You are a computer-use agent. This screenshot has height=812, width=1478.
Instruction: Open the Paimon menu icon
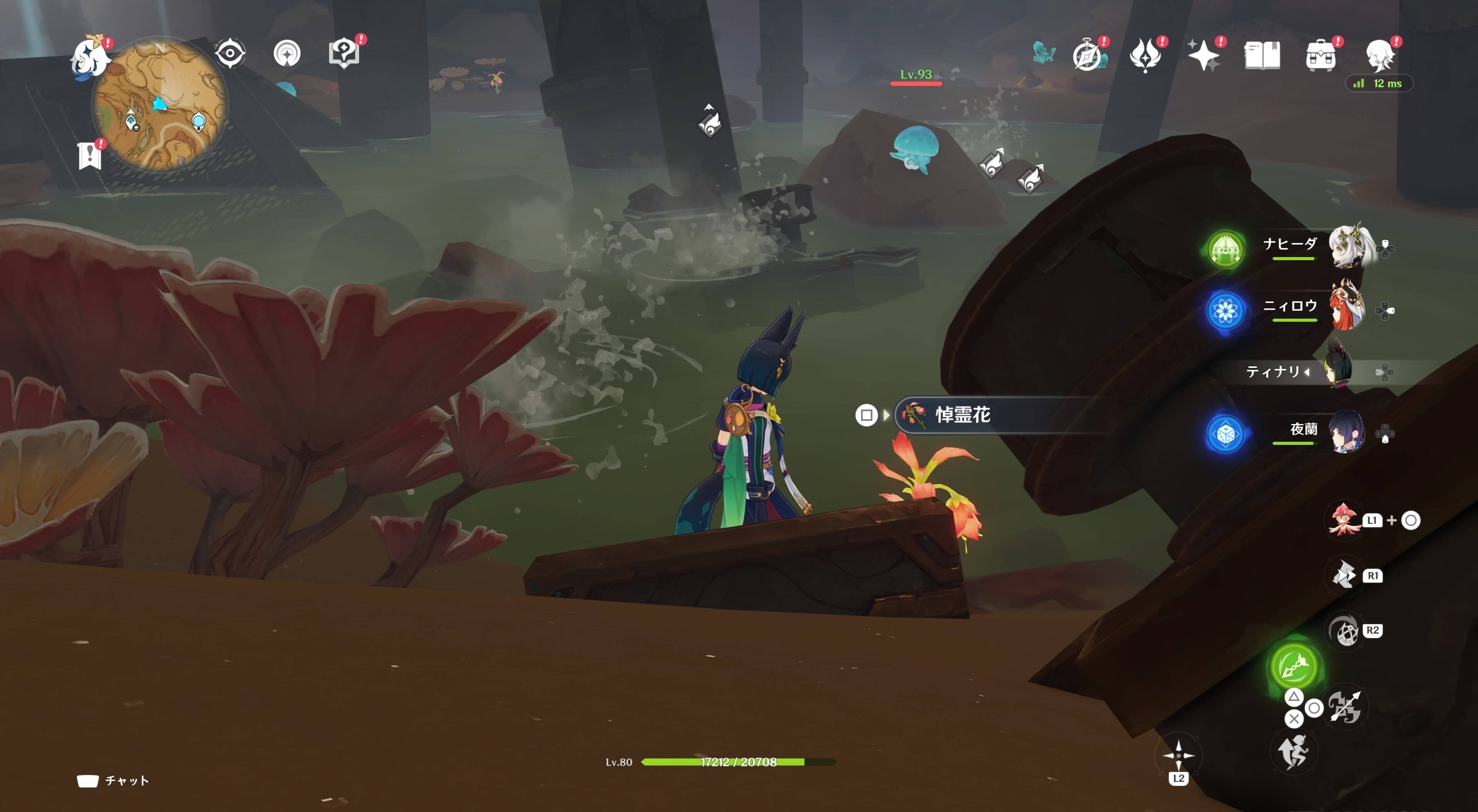[x=90, y=56]
